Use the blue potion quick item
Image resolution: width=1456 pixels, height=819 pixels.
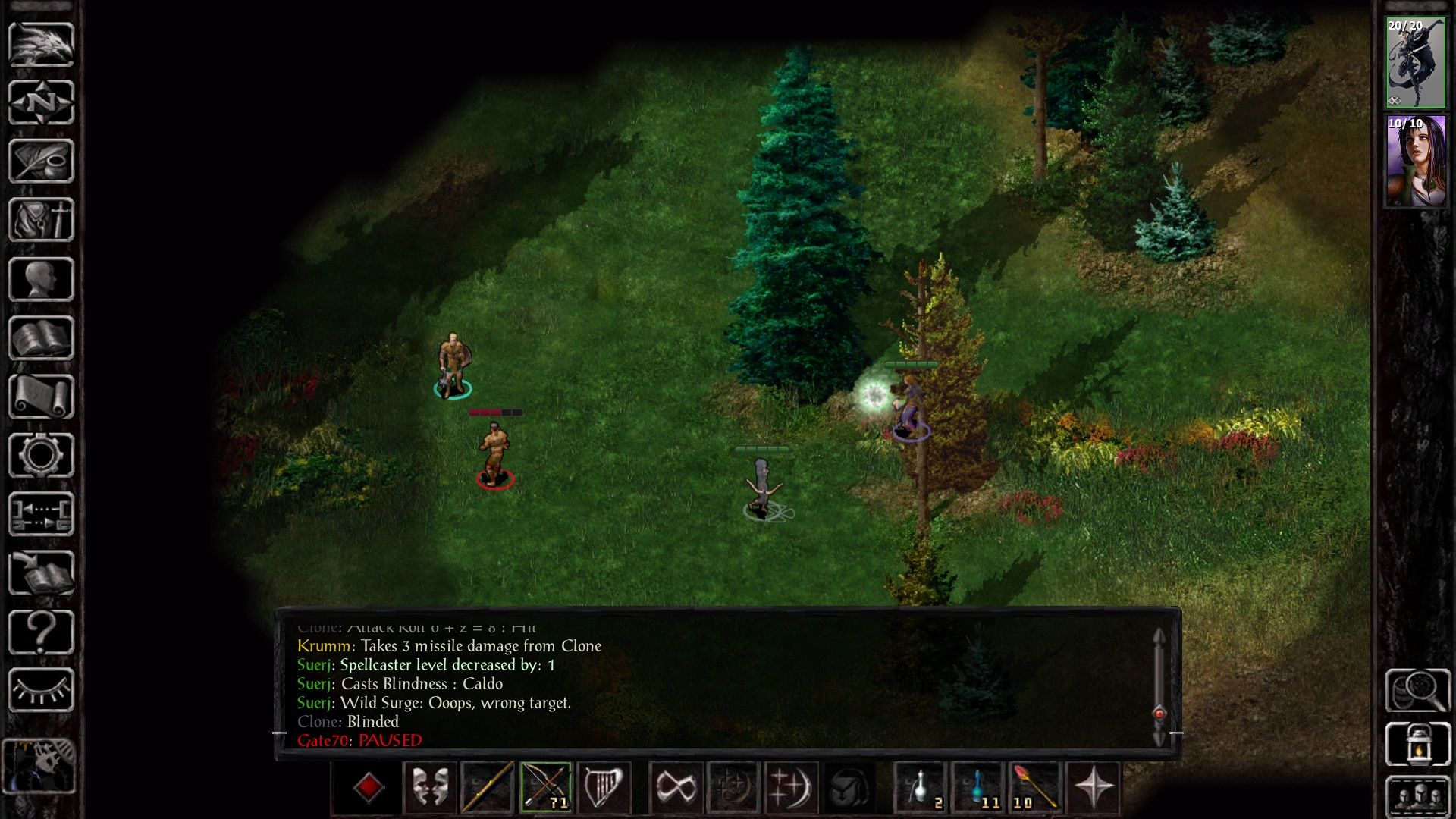(978, 787)
